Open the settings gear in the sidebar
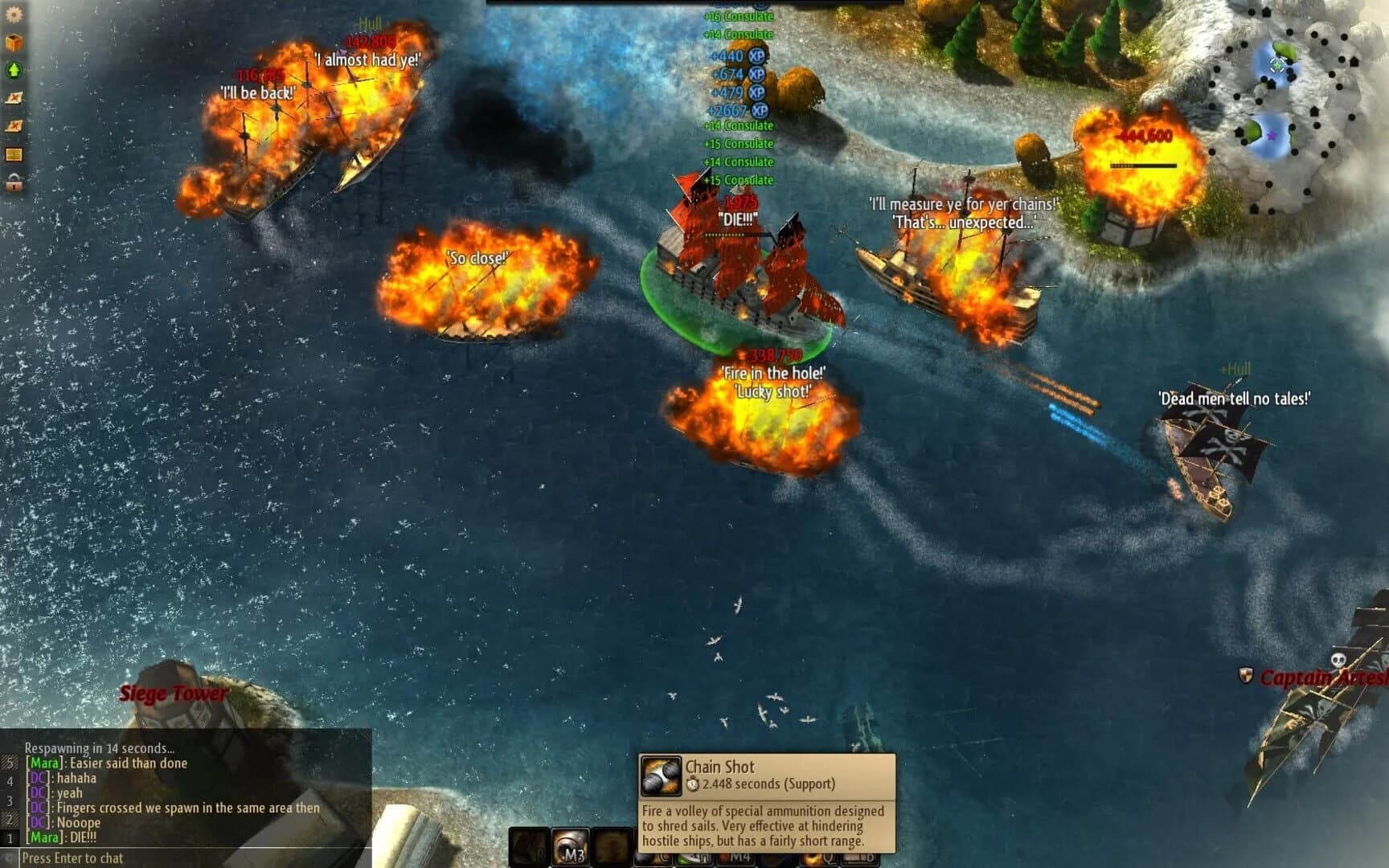The width and height of the screenshot is (1389, 868). pos(13,14)
